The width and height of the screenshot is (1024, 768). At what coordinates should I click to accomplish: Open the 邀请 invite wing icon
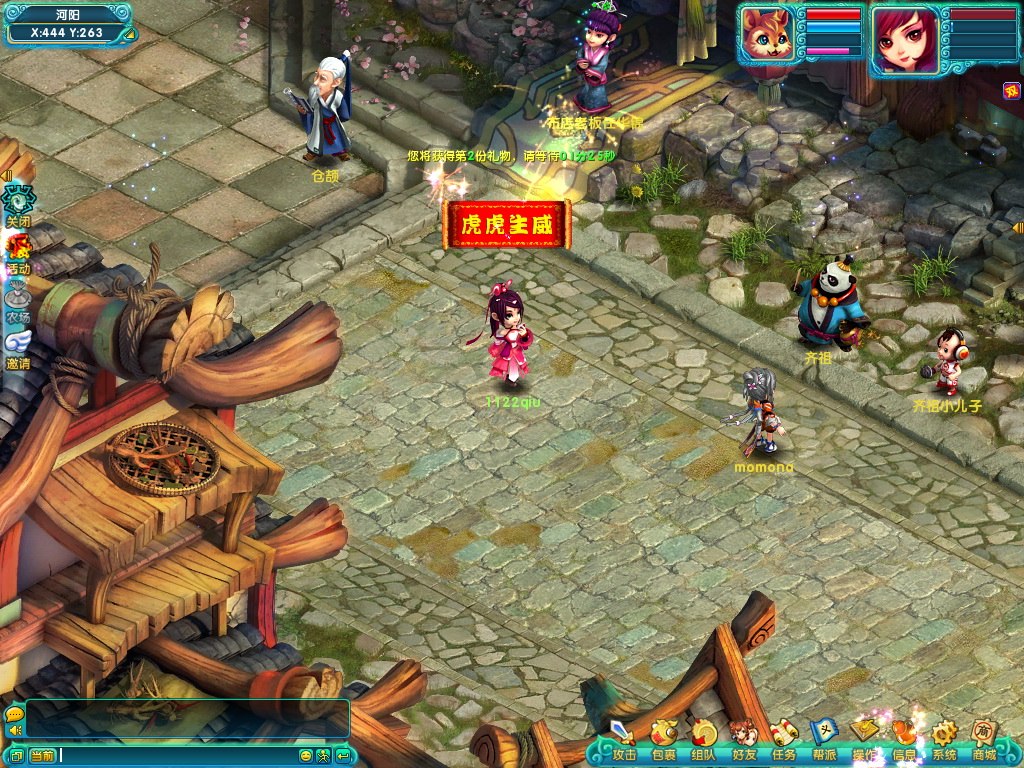click(x=19, y=347)
